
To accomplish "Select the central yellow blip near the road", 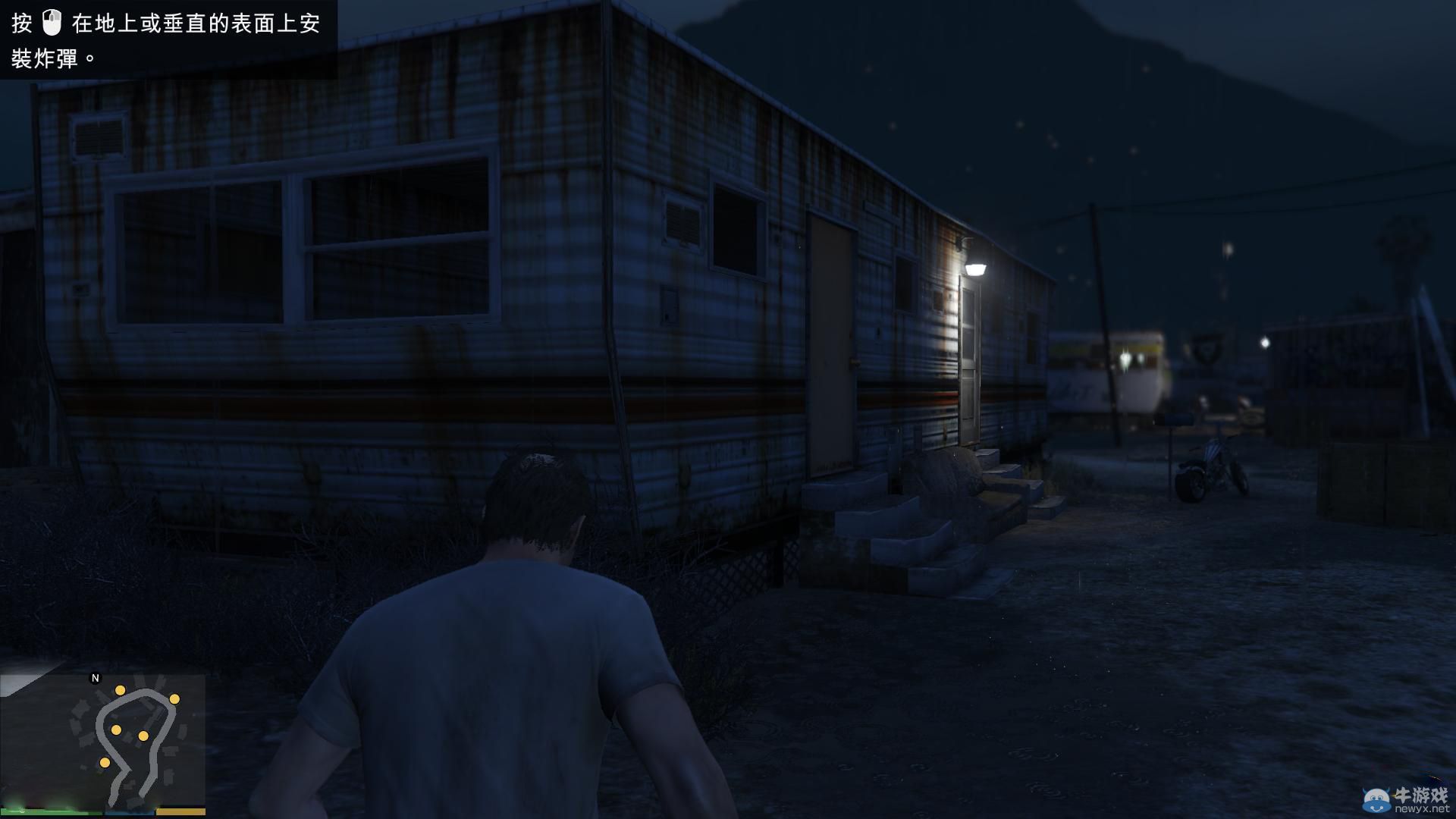I will [116, 730].
